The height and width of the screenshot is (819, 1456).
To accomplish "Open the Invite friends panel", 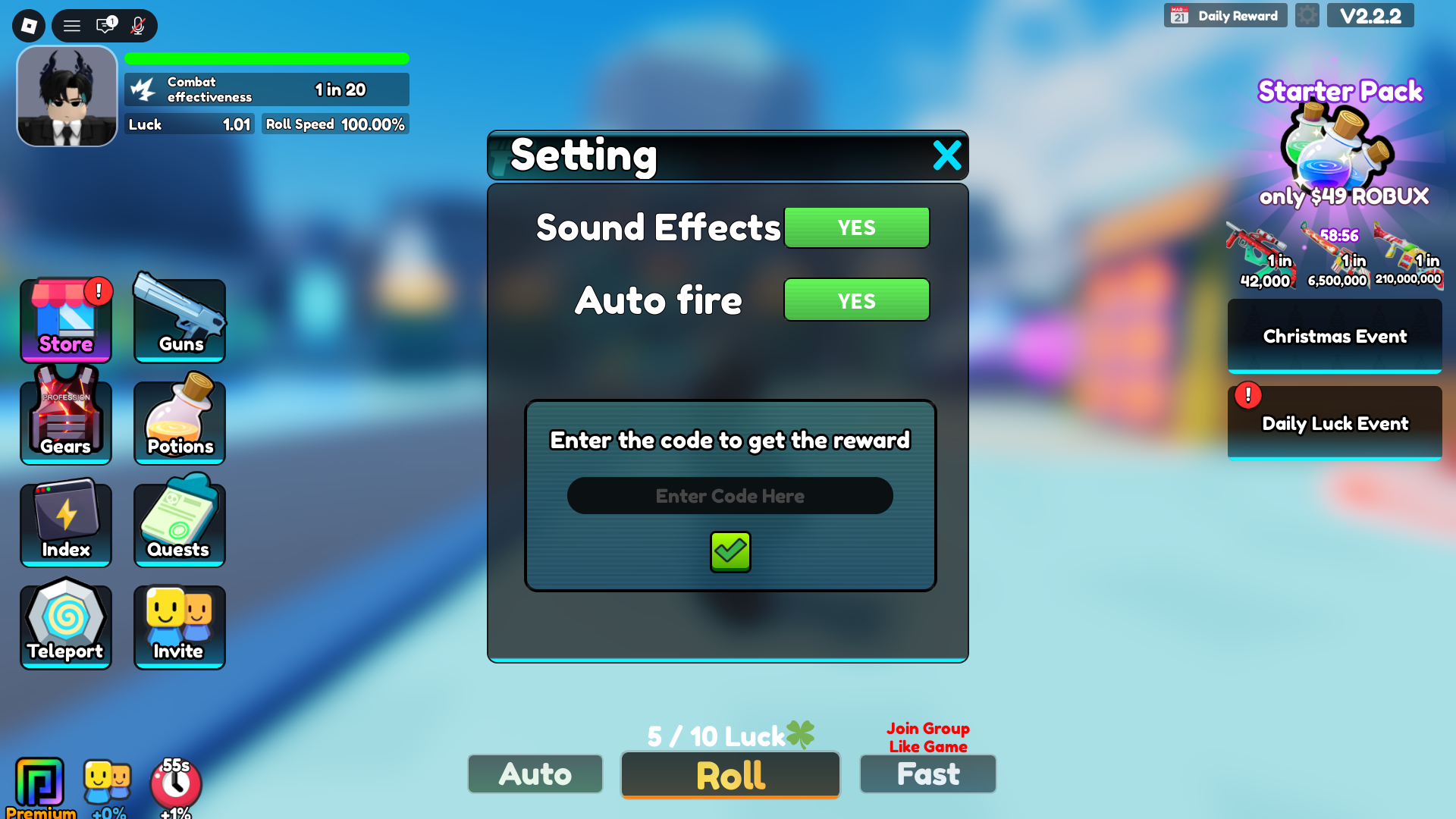I will click(x=179, y=626).
